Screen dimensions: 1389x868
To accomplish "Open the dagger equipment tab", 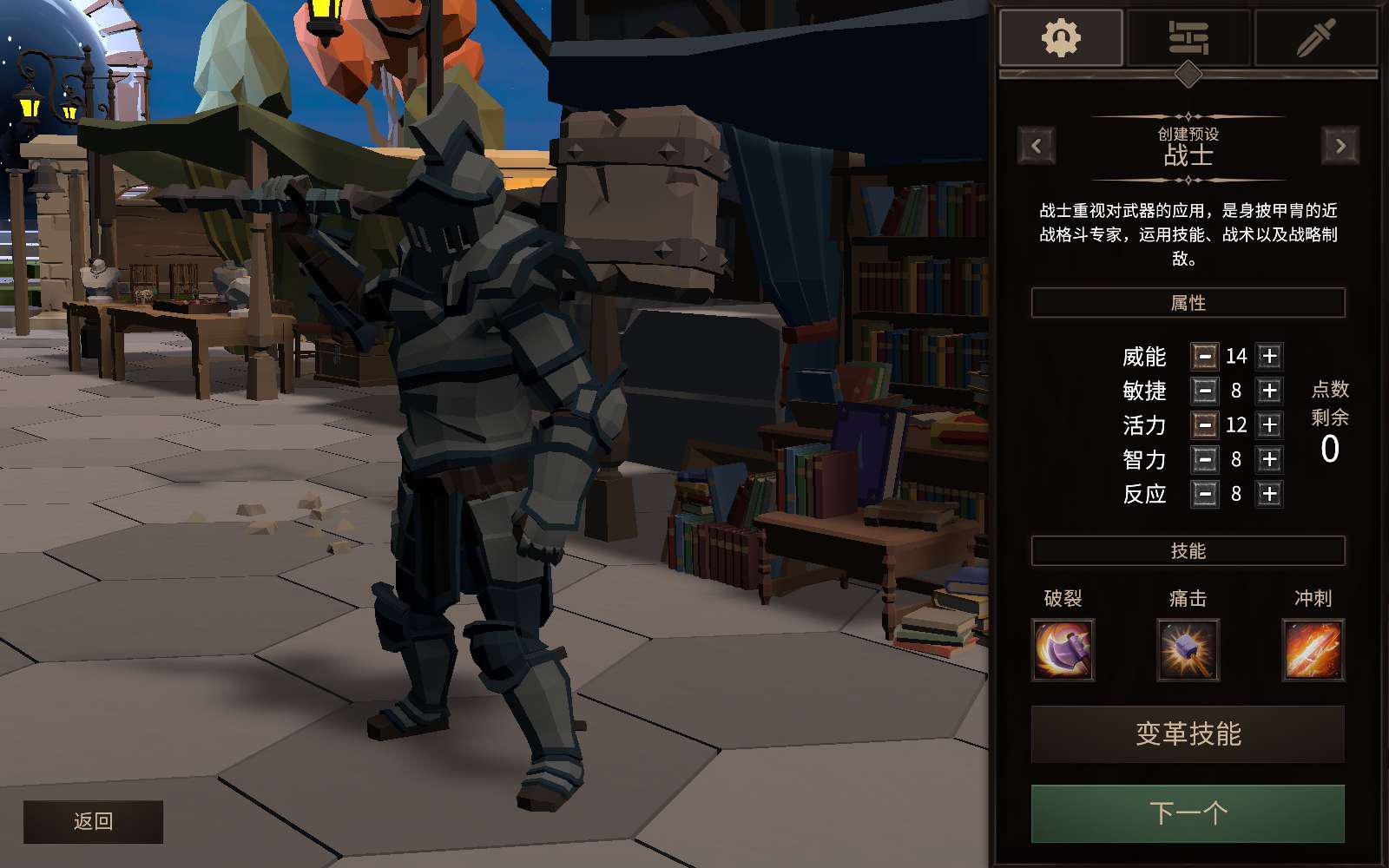I will pyautogui.click(x=1315, y=38).
